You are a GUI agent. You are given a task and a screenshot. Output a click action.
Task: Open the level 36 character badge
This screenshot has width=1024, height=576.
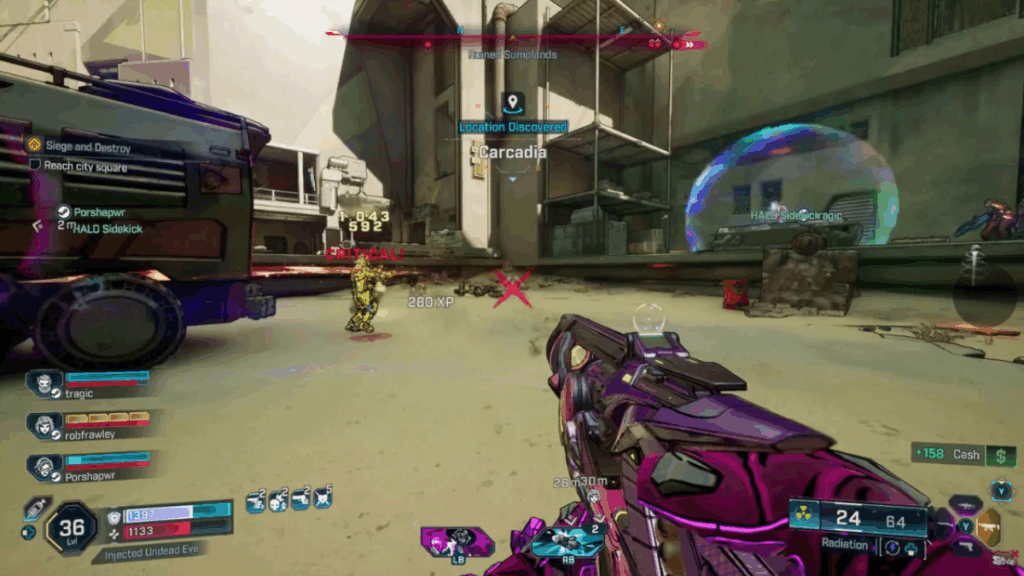[x=72, y=527]
